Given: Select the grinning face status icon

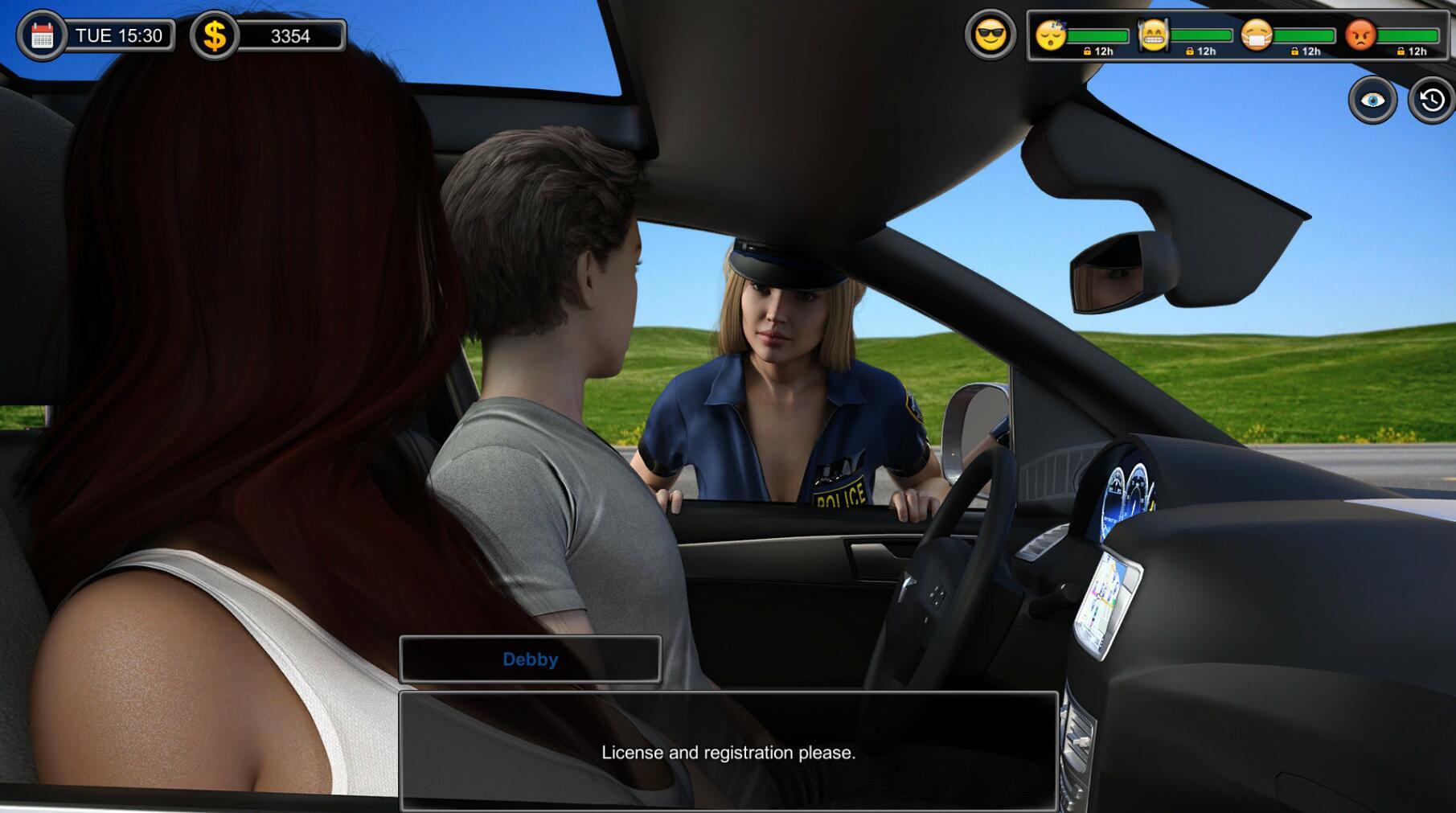Looking at the screenshot, I should pos(1153,35).
